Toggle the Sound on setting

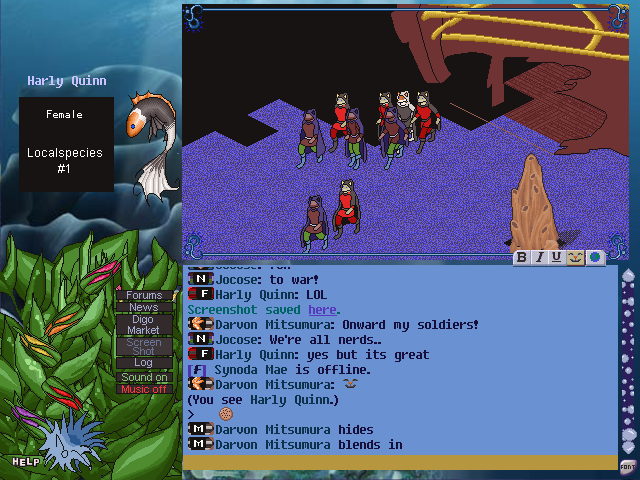coord(144,377)
